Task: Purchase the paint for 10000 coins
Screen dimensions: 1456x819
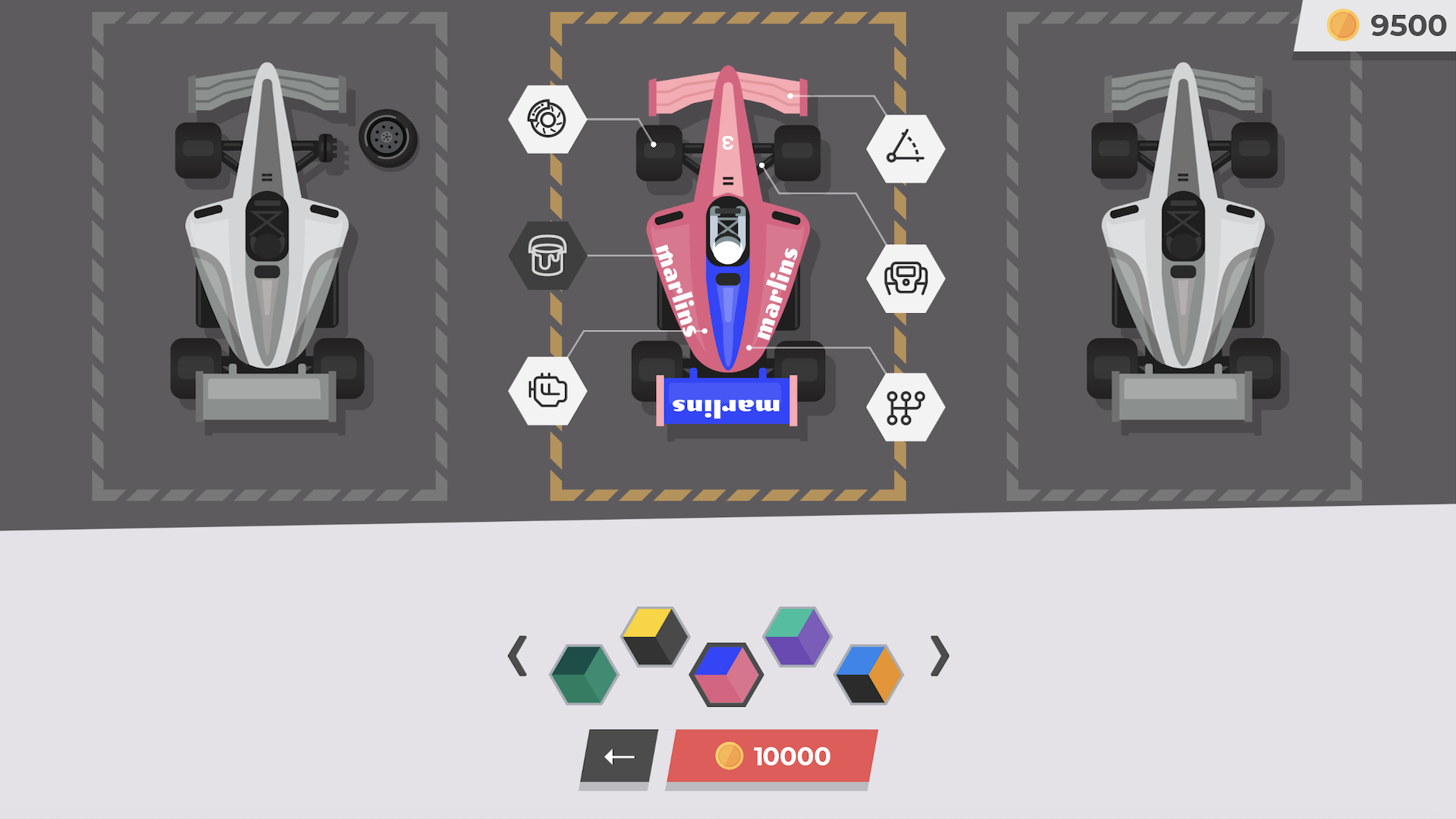Action: click(770, 755)
